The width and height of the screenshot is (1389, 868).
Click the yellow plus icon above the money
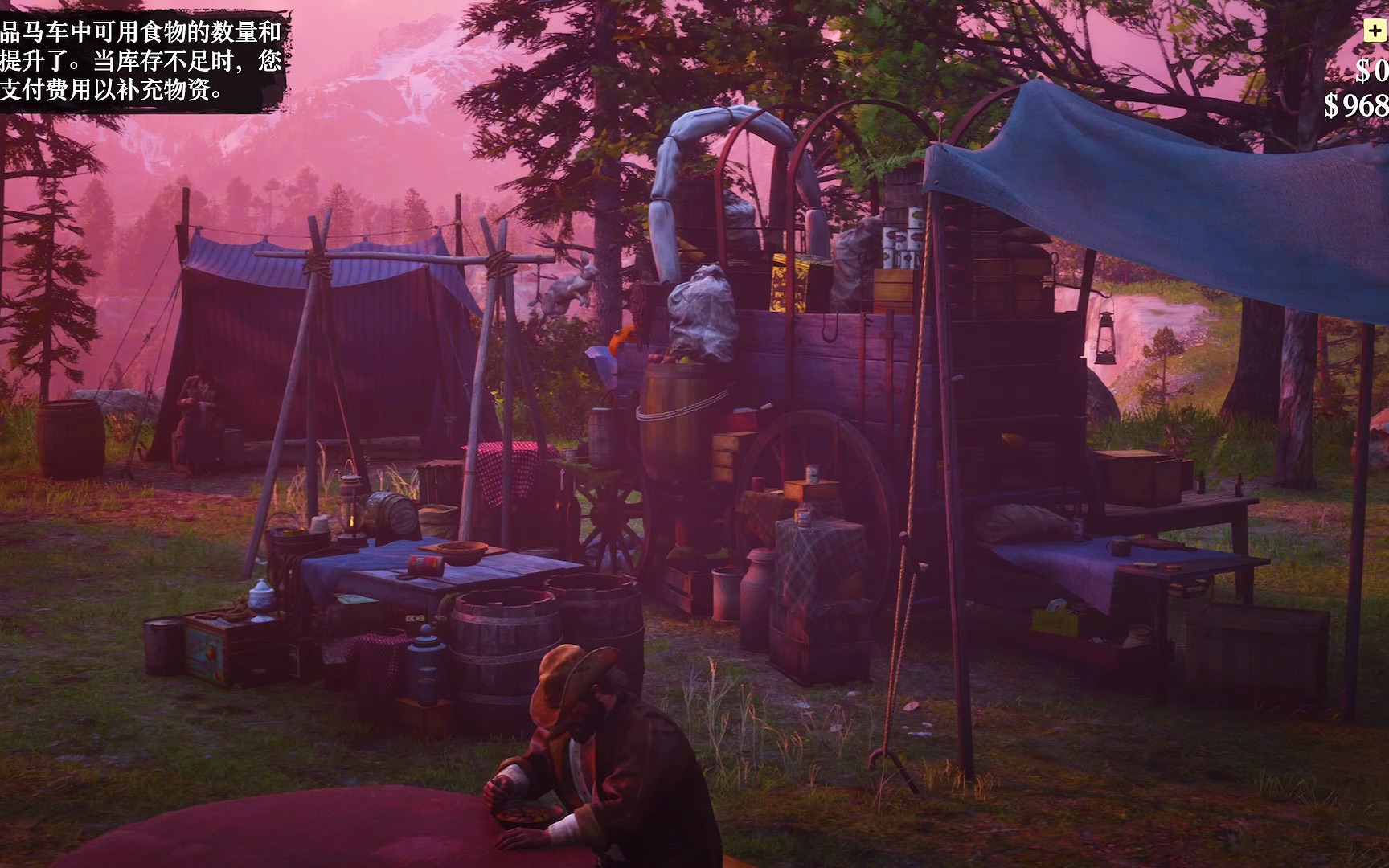point(1374,31)
